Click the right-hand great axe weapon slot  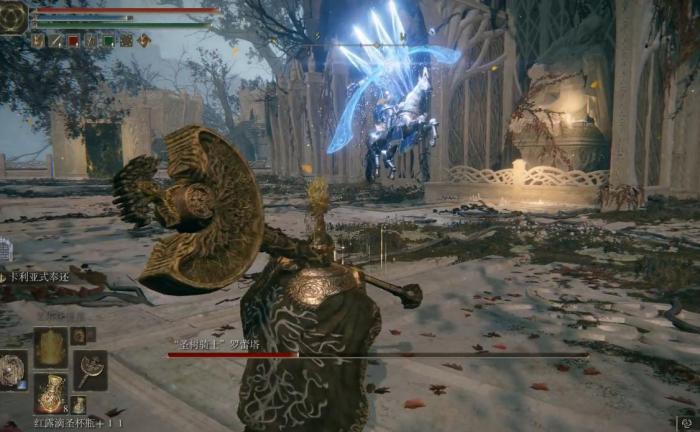pyautogui.click(x=90, y=369)
